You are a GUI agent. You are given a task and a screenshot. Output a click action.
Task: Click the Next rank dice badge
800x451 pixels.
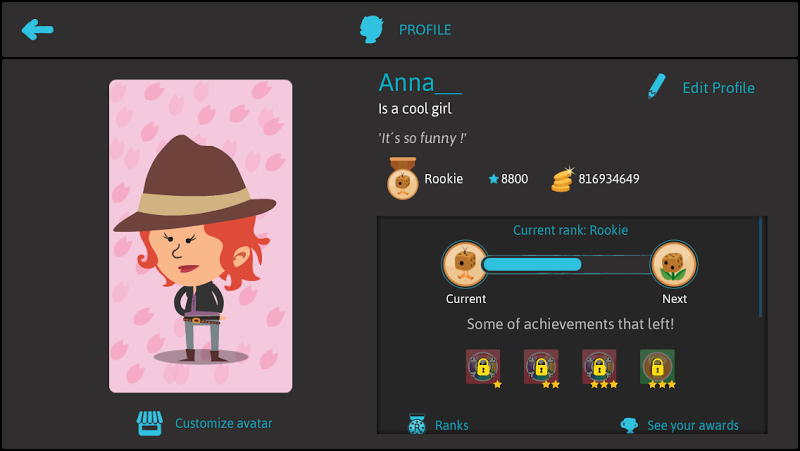tap(674, 265)
